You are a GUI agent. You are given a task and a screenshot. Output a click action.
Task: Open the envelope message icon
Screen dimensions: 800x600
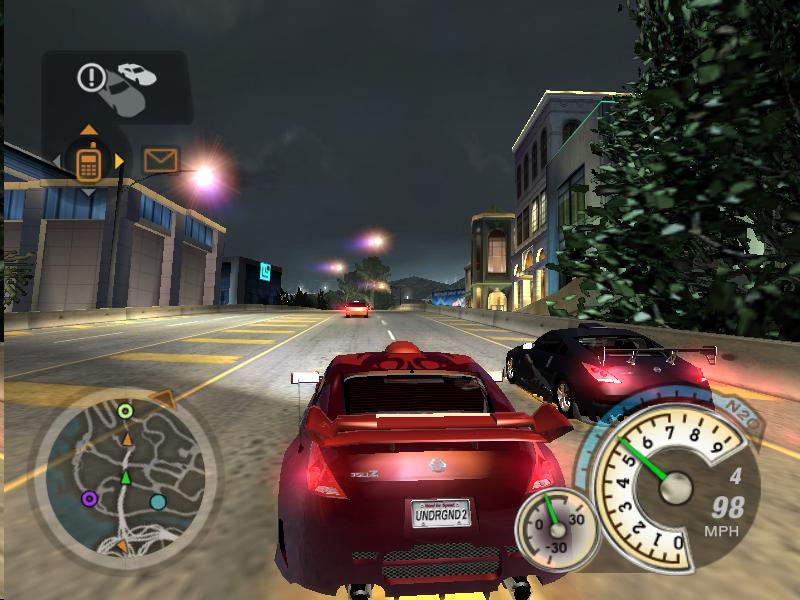[x=160, y=160]
